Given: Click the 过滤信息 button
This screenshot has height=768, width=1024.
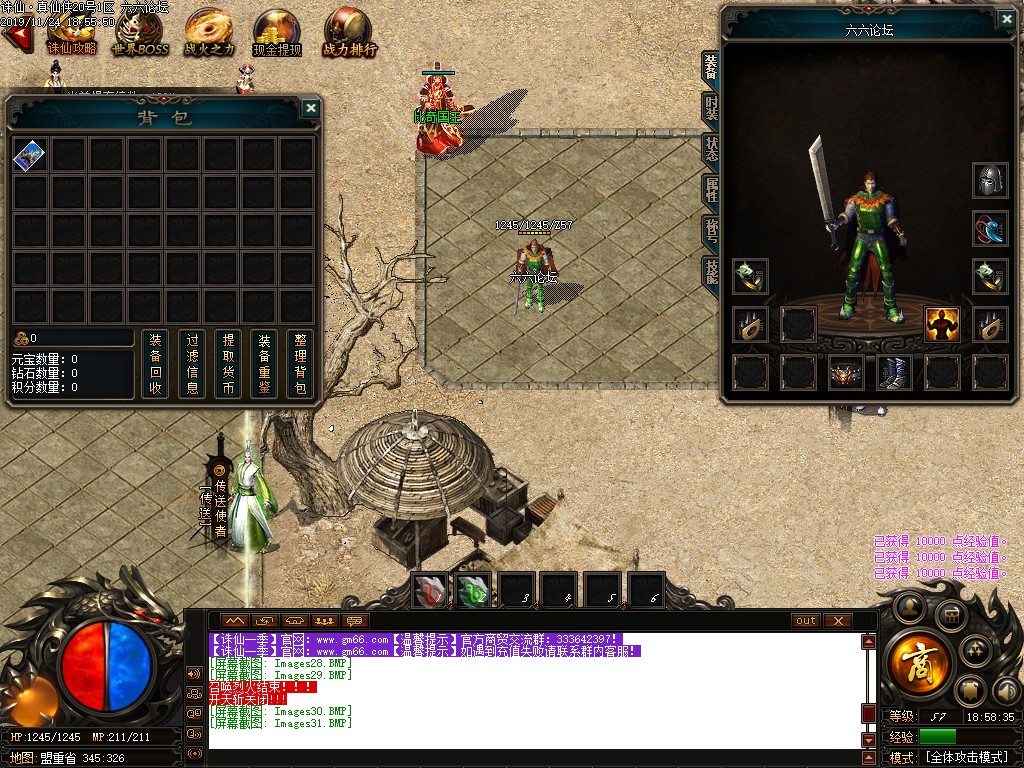Looking at the screenshot, I should (193, 364).
